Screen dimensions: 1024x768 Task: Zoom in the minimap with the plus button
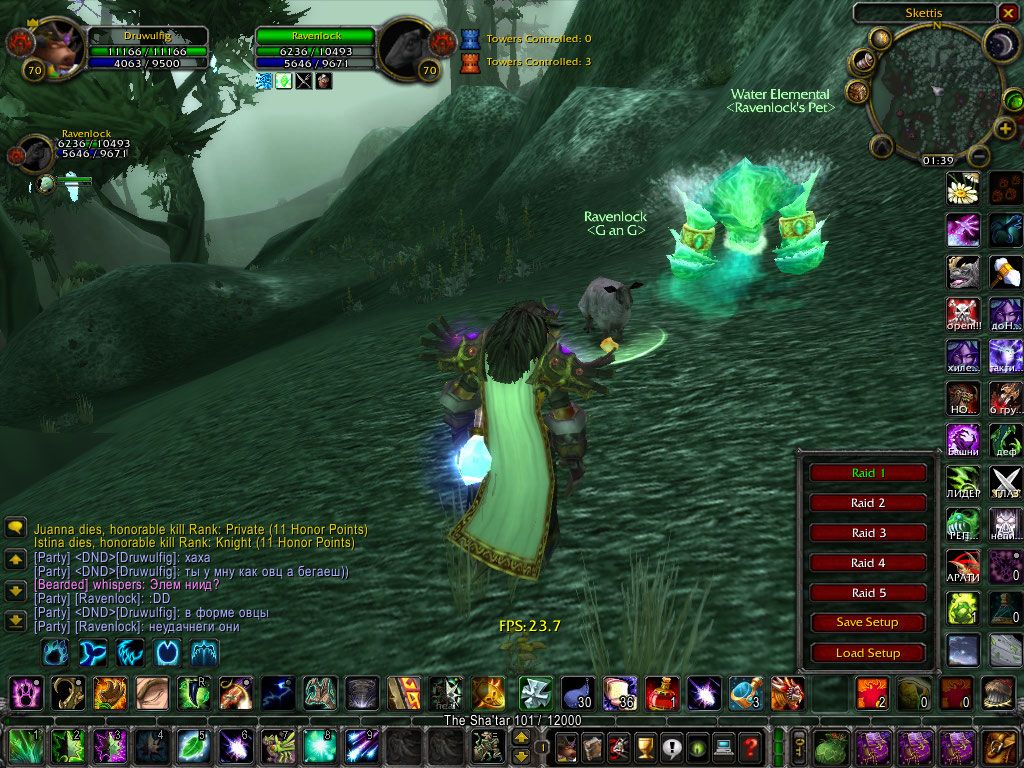(1004, 129)
